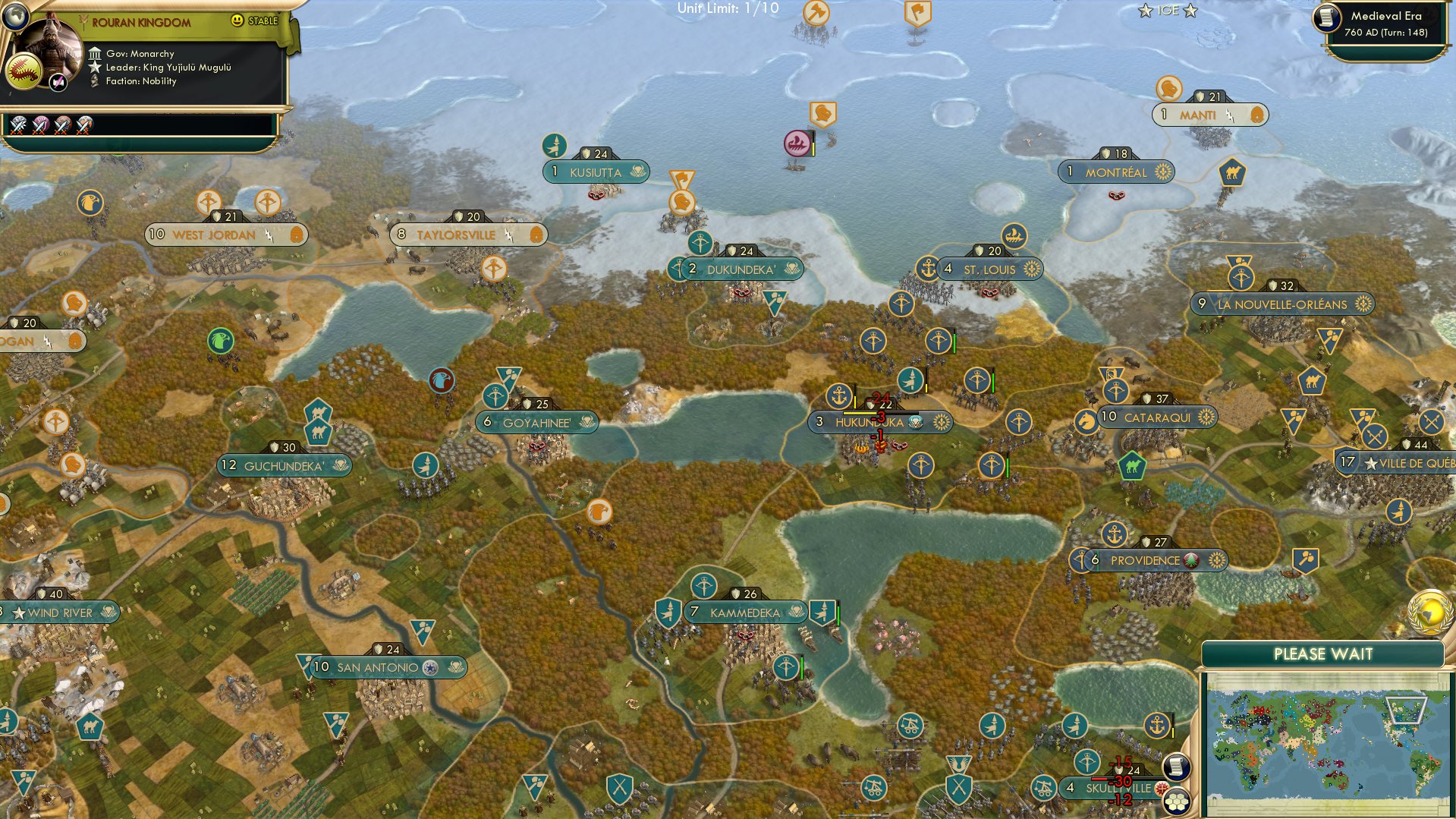Open the San Antonio city banner
This screenshot has height=819, width=1456.
click(x=379, y=666)
